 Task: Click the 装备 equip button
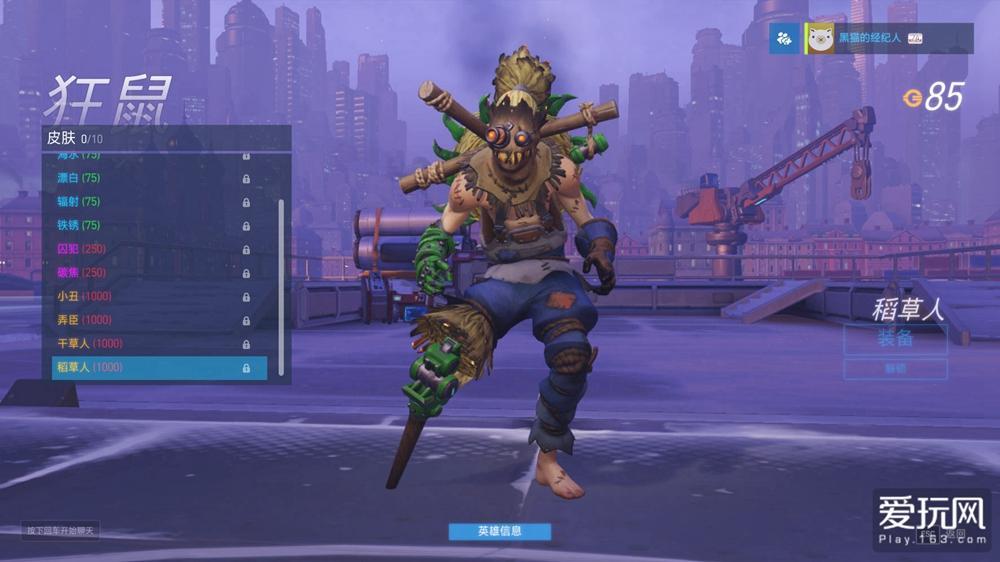pos(895,339)
